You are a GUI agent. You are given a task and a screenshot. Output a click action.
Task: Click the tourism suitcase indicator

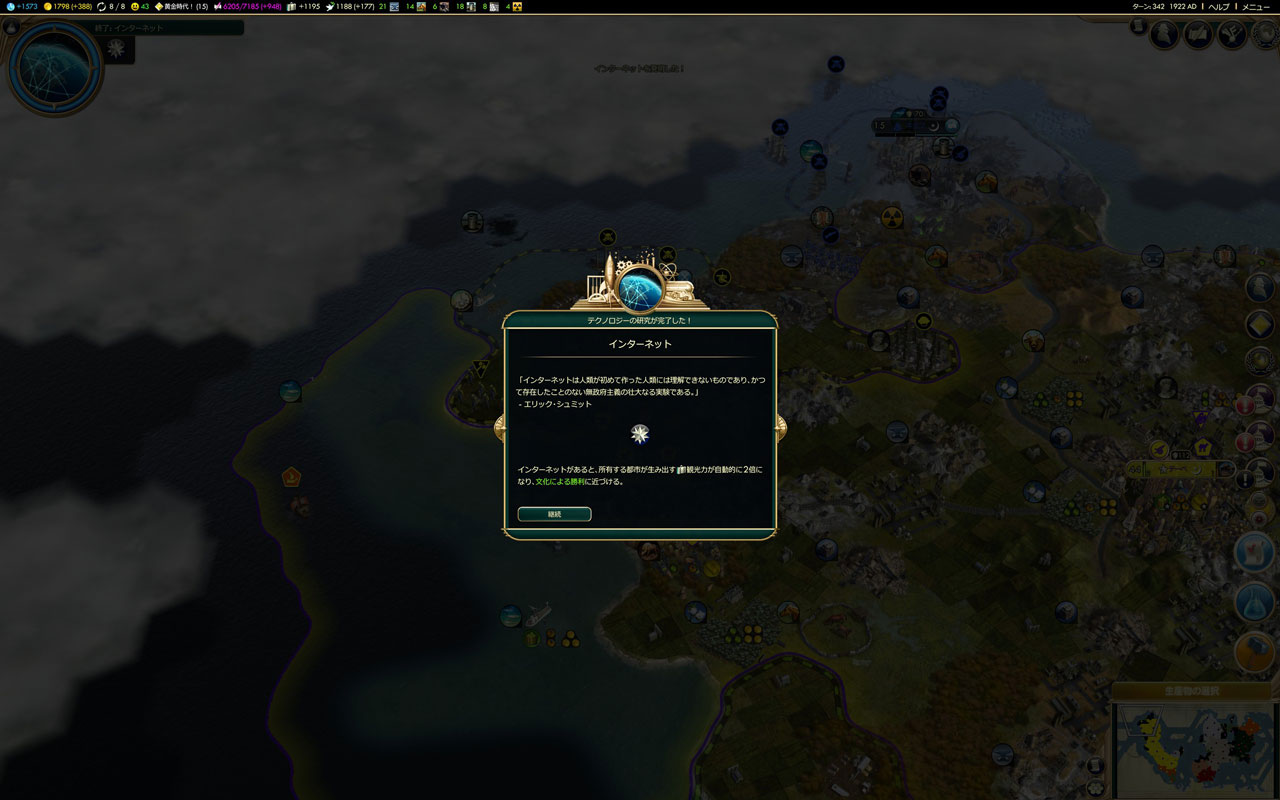tap(291, 6)
